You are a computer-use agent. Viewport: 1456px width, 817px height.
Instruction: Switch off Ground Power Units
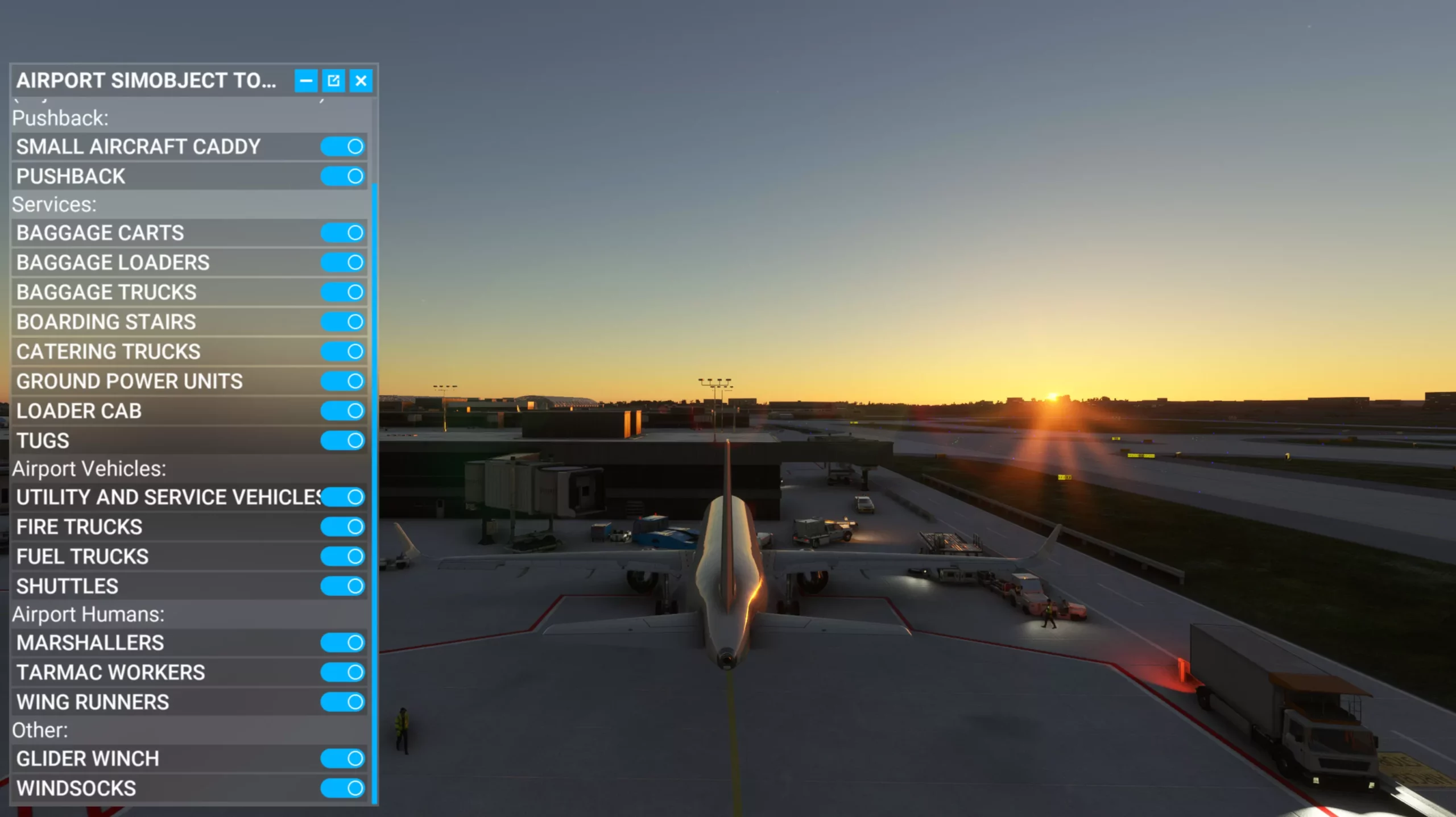342,381
